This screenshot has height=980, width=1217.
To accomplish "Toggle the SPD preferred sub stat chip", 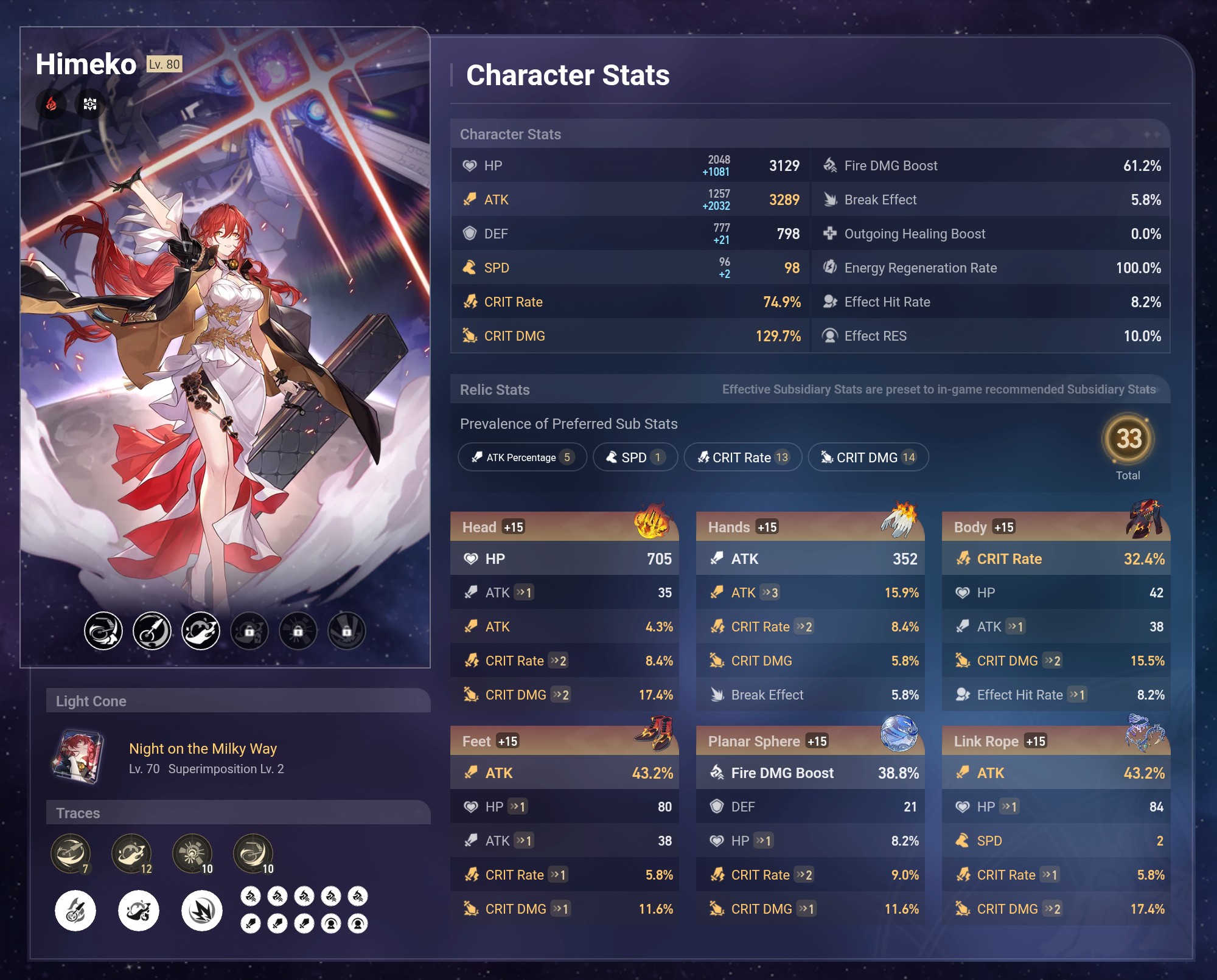I will point(635,457).
